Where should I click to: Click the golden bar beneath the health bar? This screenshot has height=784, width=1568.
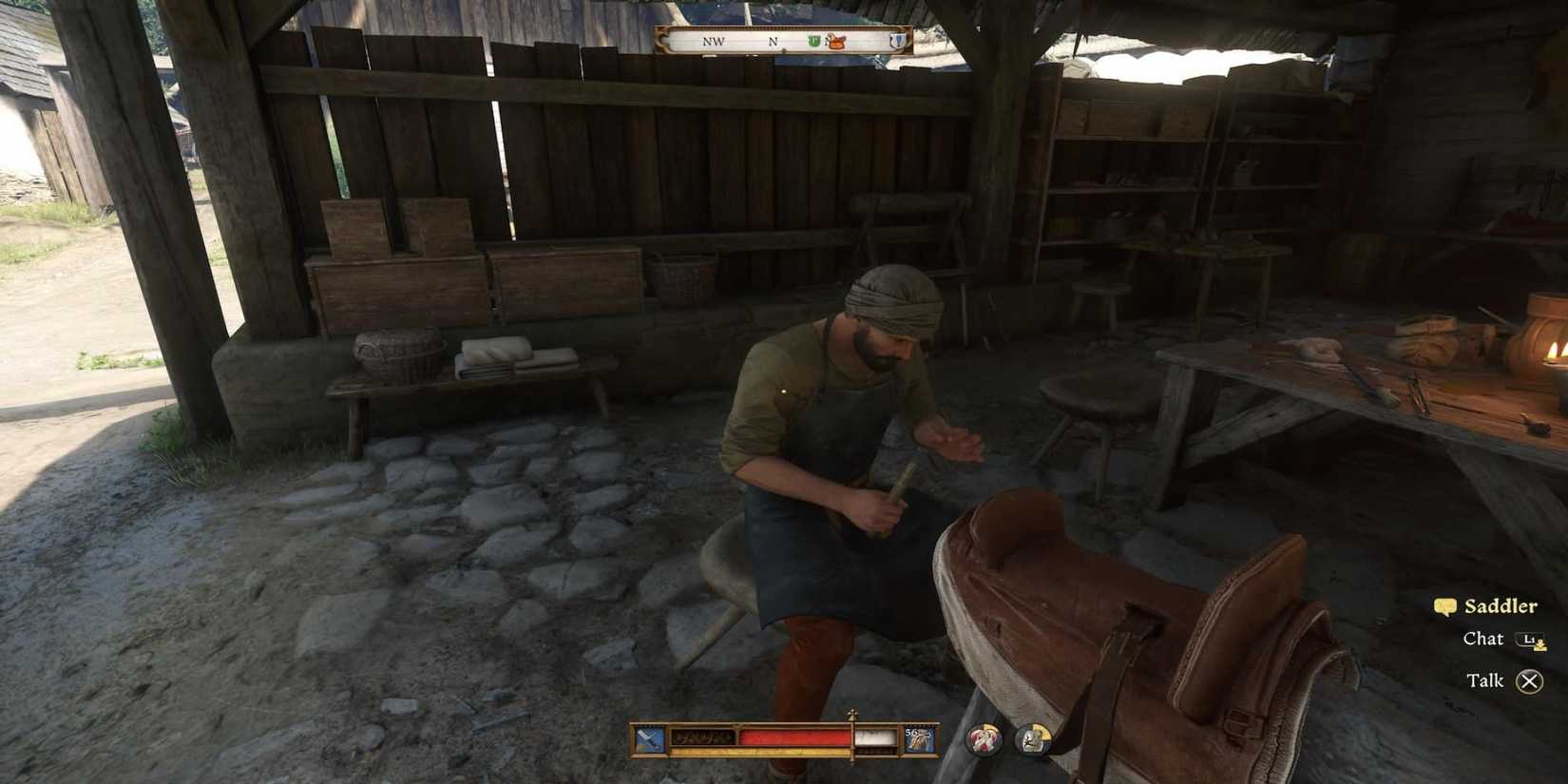click(760, 752)
